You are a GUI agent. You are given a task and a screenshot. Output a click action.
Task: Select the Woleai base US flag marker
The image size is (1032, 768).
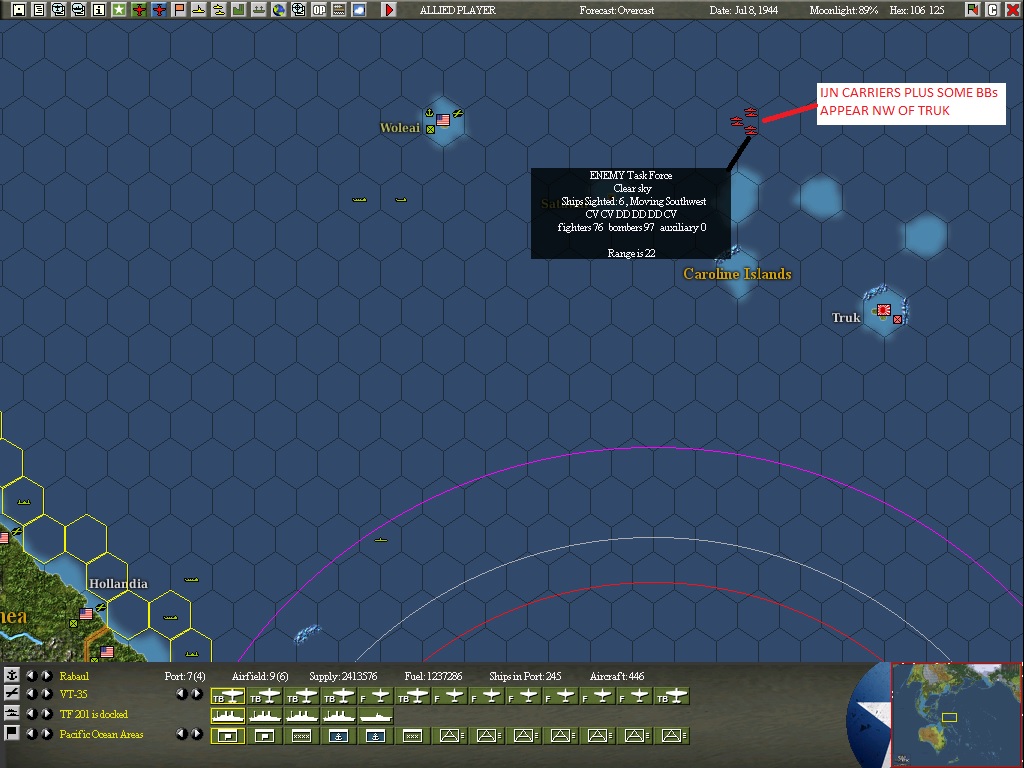tap(443, 120)
